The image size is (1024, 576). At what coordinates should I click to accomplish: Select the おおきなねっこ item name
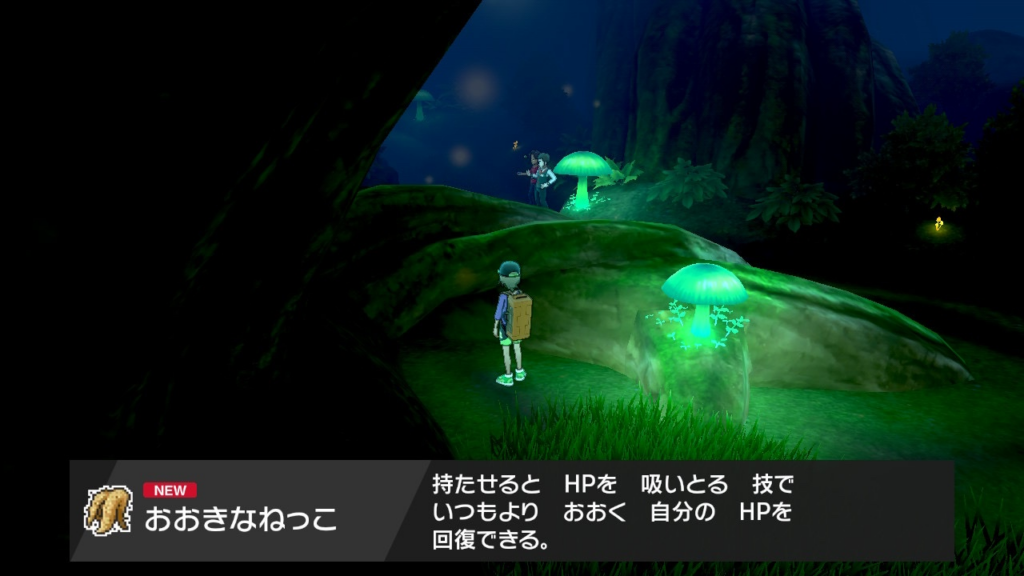(x=241, y=520)
